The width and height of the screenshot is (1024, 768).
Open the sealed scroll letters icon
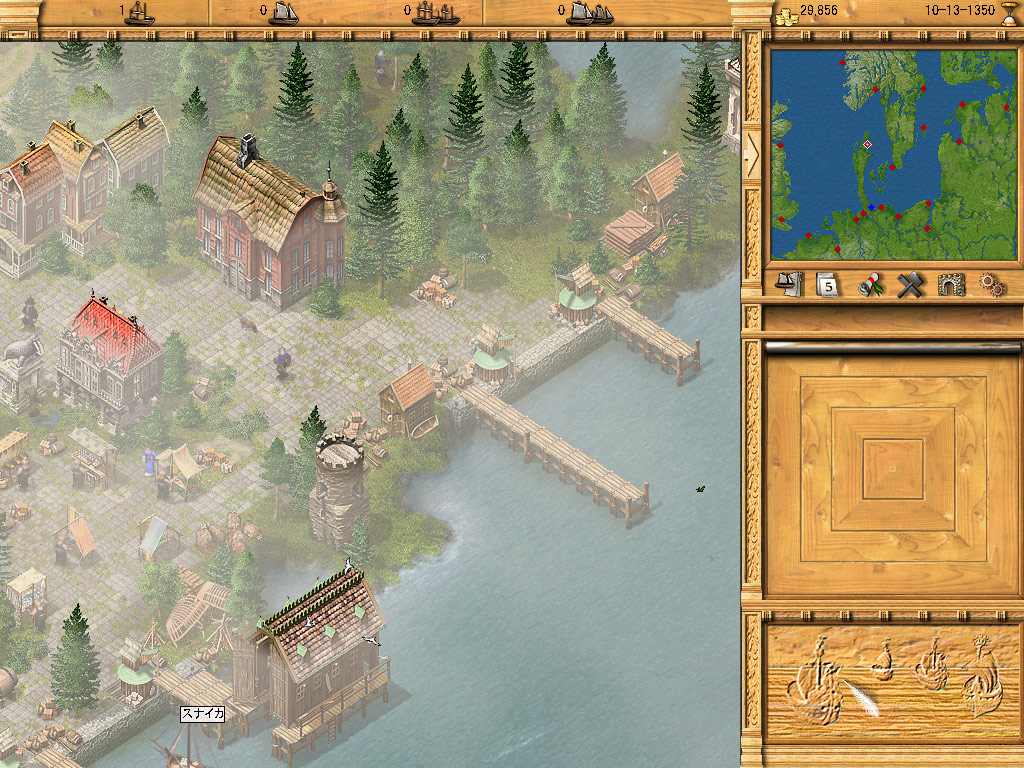(x=871, y=285)
